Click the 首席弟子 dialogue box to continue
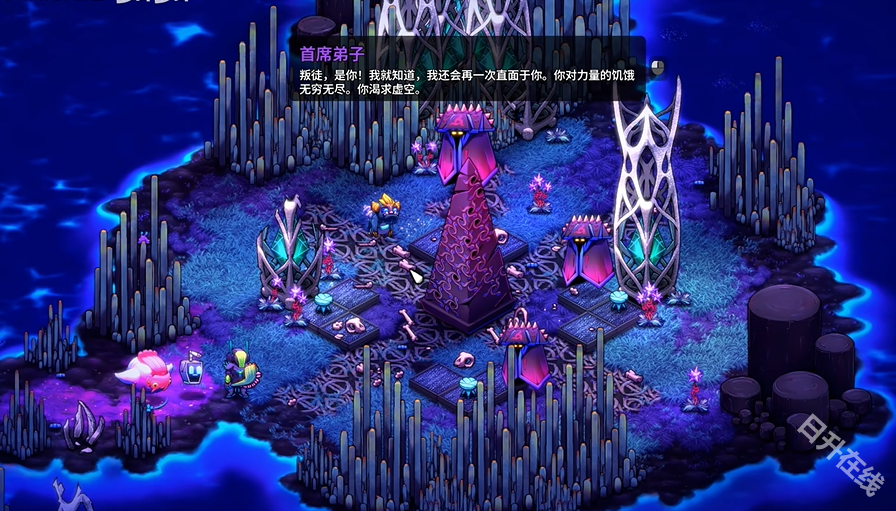The width and height of the screenshot is (896, 511). coord(470,70)
